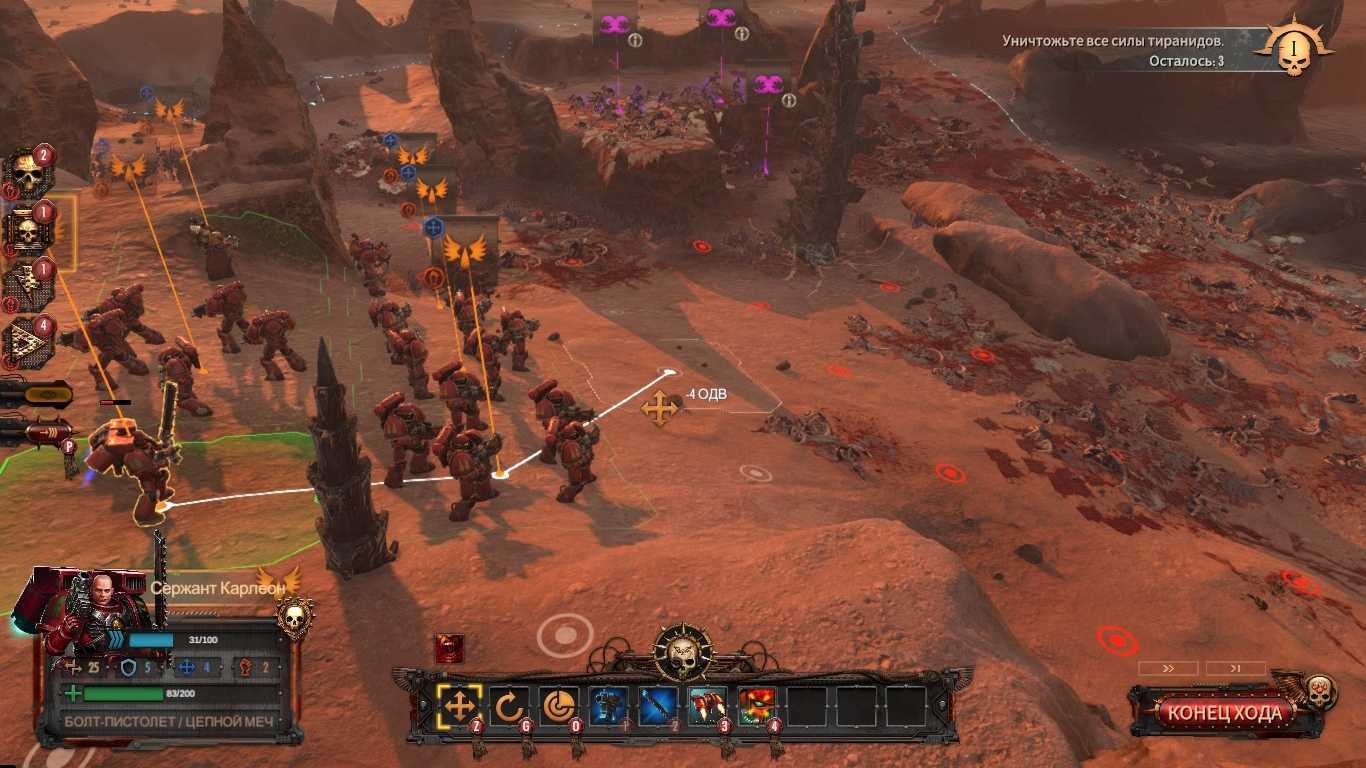Click the double-arrow fast forward button
Viewport: 1366px width, 768px height.
[x=1167, y=668]
